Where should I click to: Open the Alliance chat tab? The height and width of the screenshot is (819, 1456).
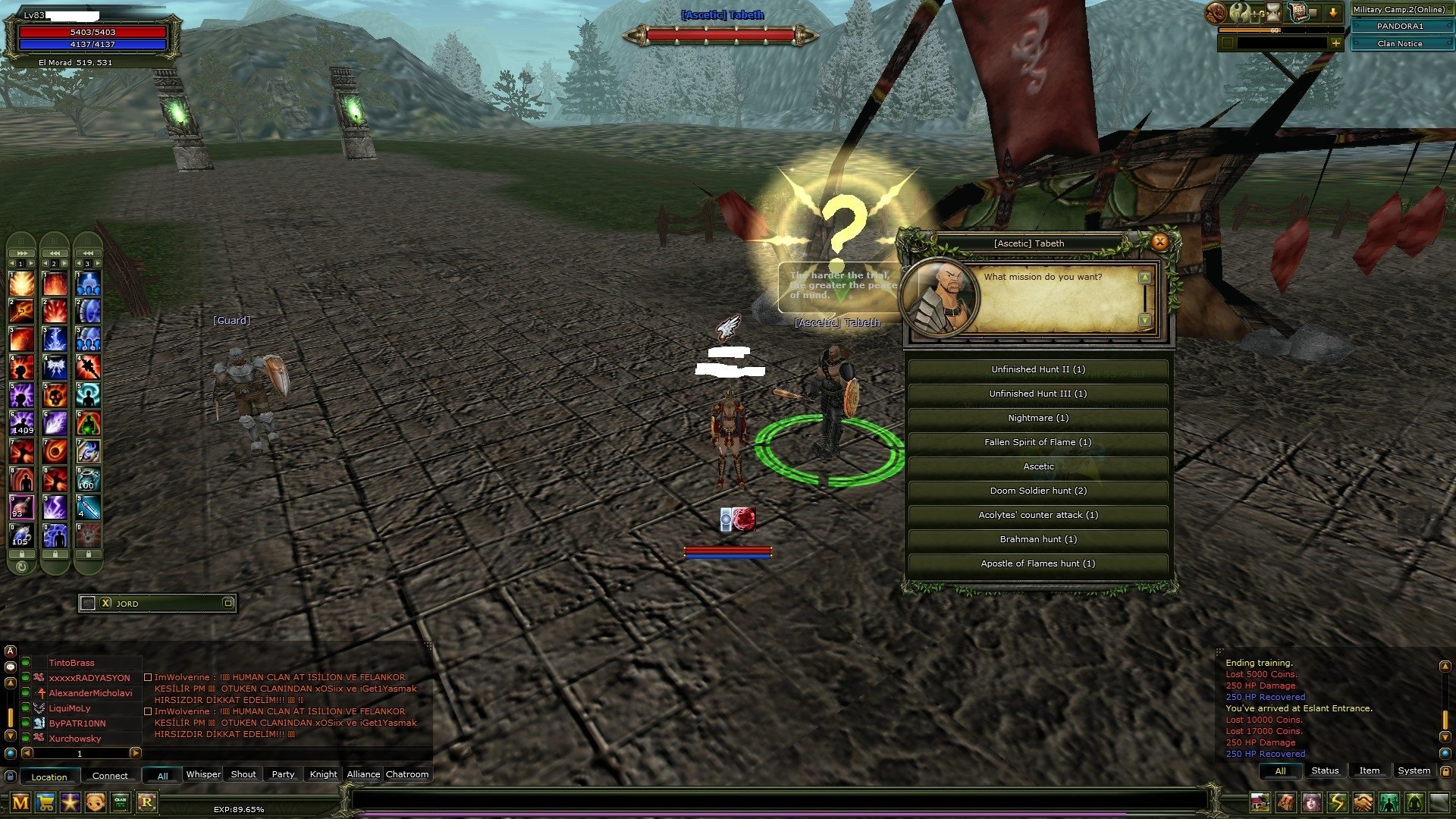363,774
